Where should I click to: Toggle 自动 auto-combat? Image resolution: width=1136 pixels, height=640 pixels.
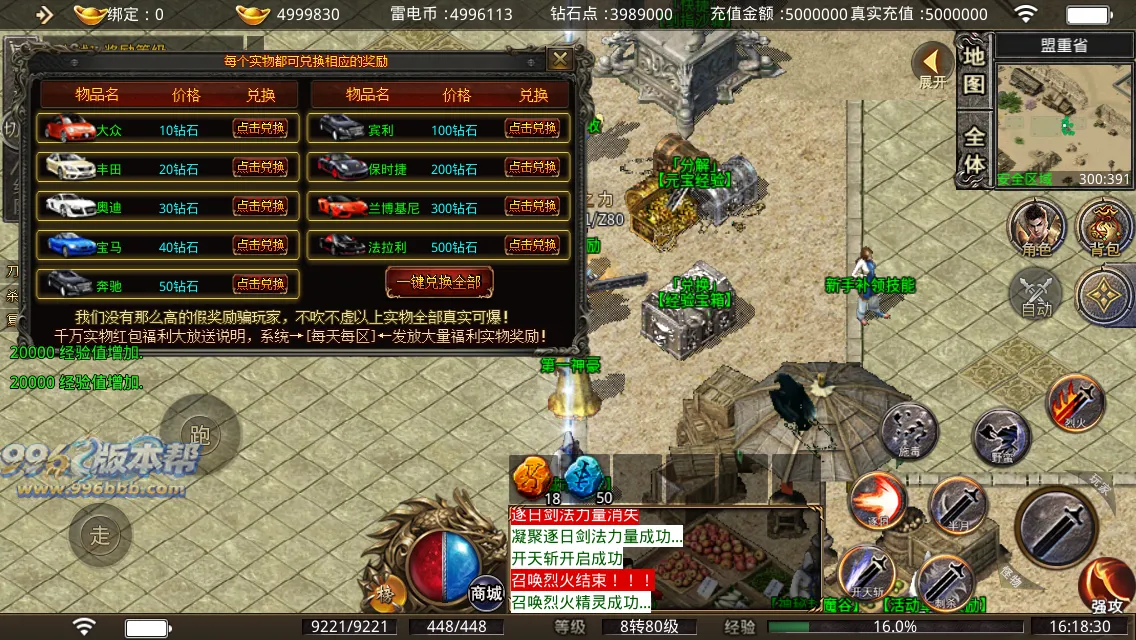click(1036, 295)
